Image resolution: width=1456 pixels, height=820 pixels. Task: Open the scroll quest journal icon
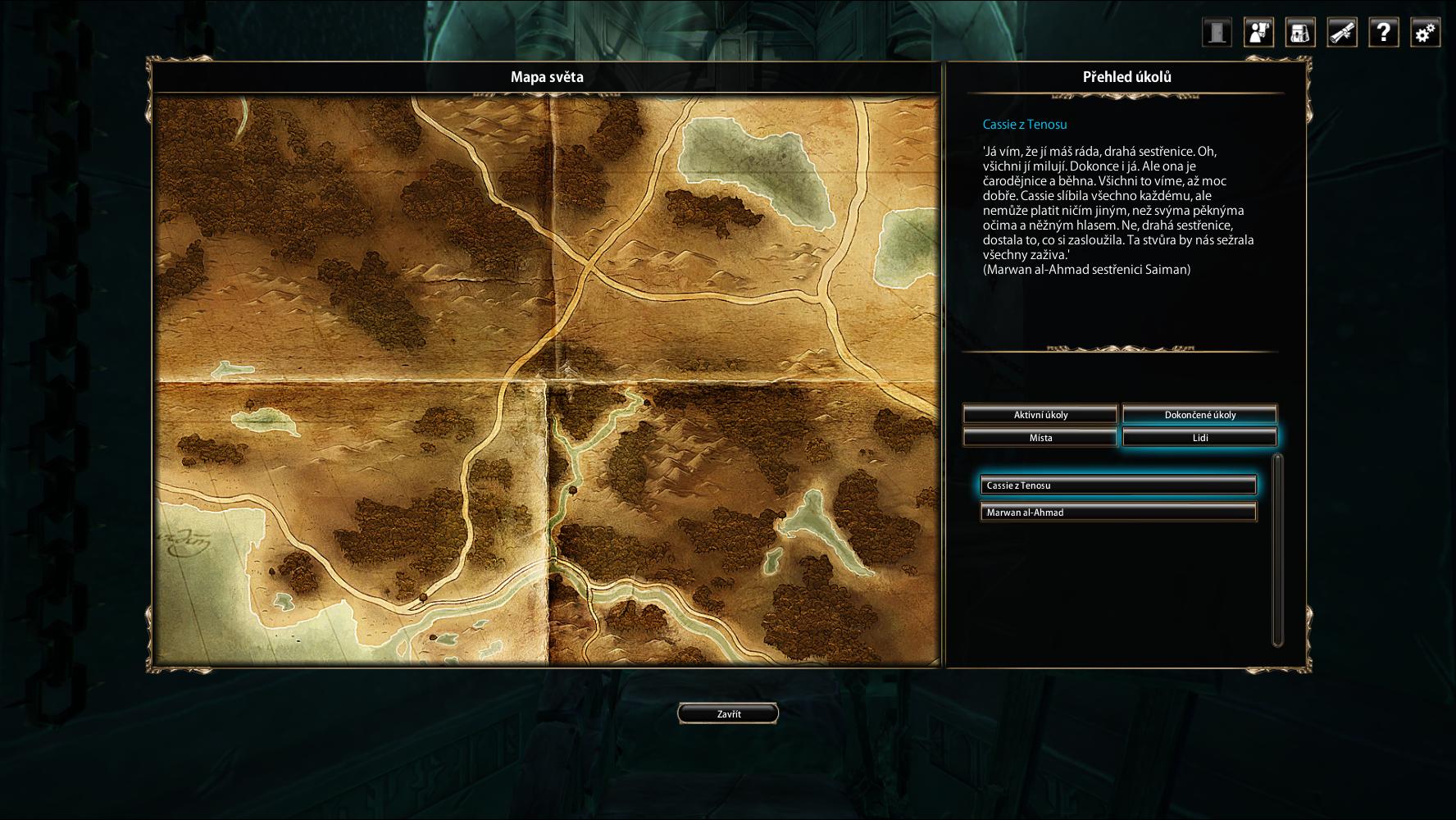point(1342,33)
